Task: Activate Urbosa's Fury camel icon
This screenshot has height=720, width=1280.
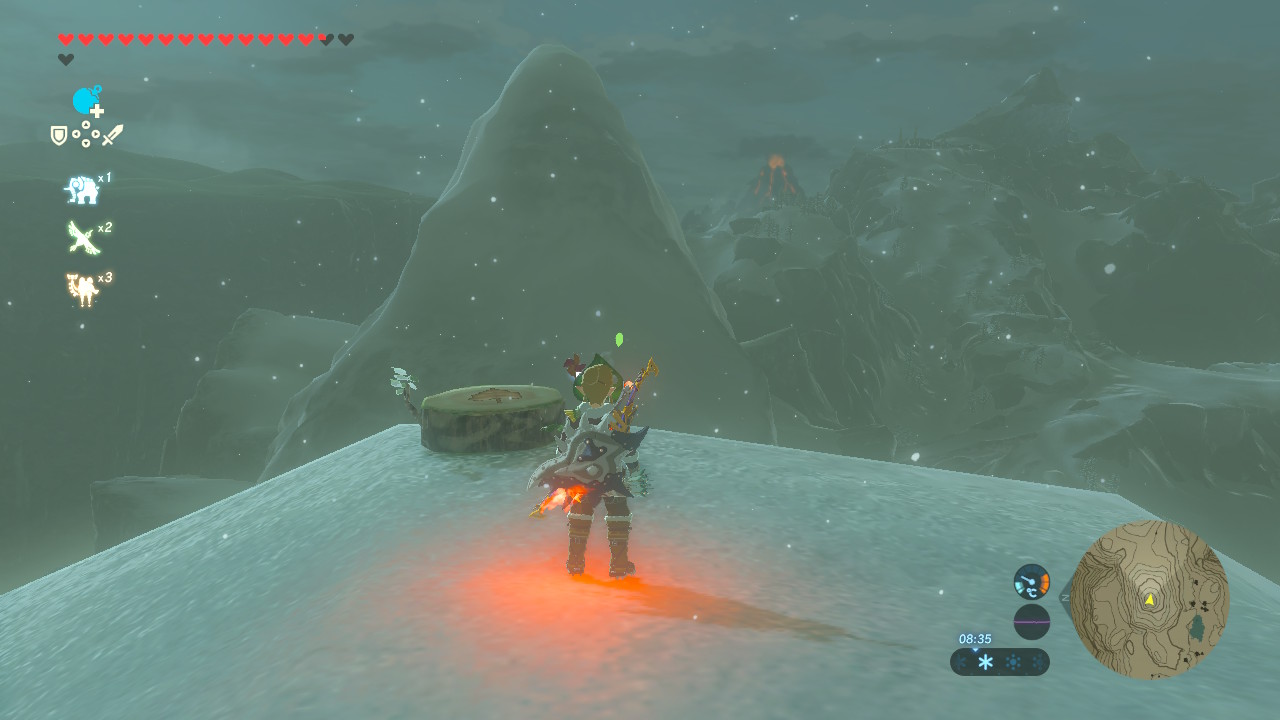Action: pos(82,289)
